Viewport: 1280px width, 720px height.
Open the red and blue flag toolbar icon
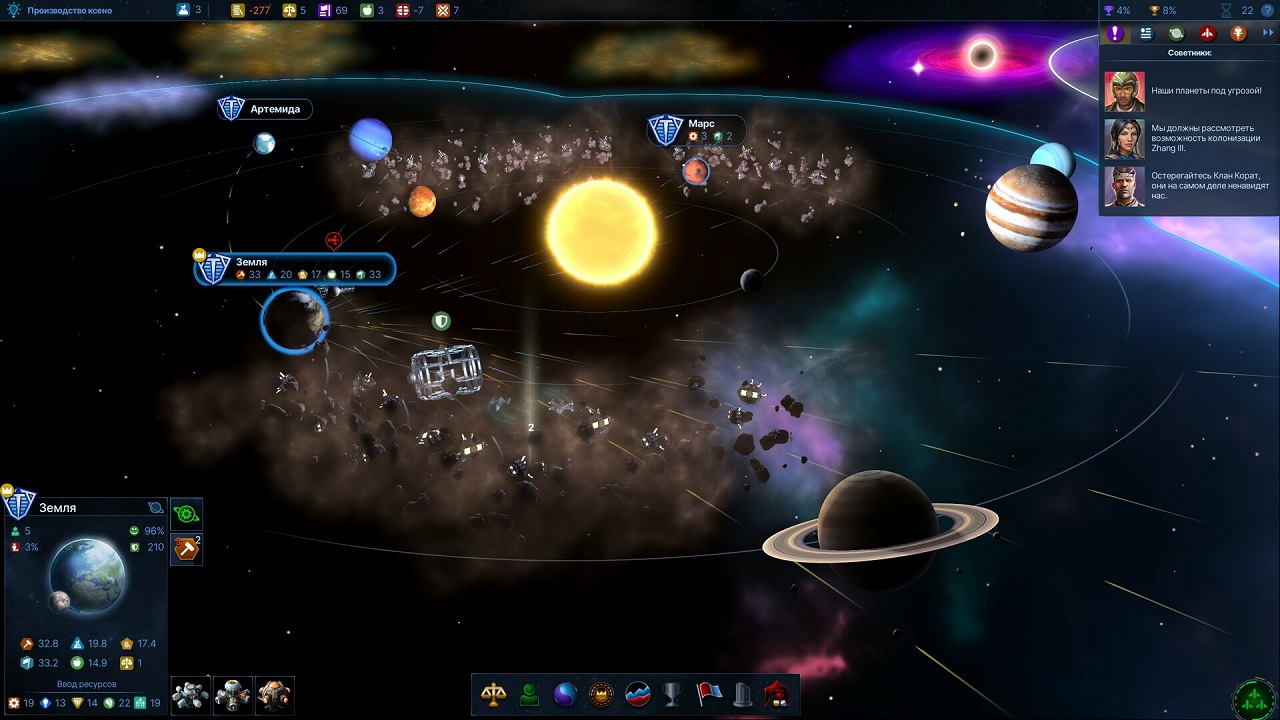click(709, 695)
